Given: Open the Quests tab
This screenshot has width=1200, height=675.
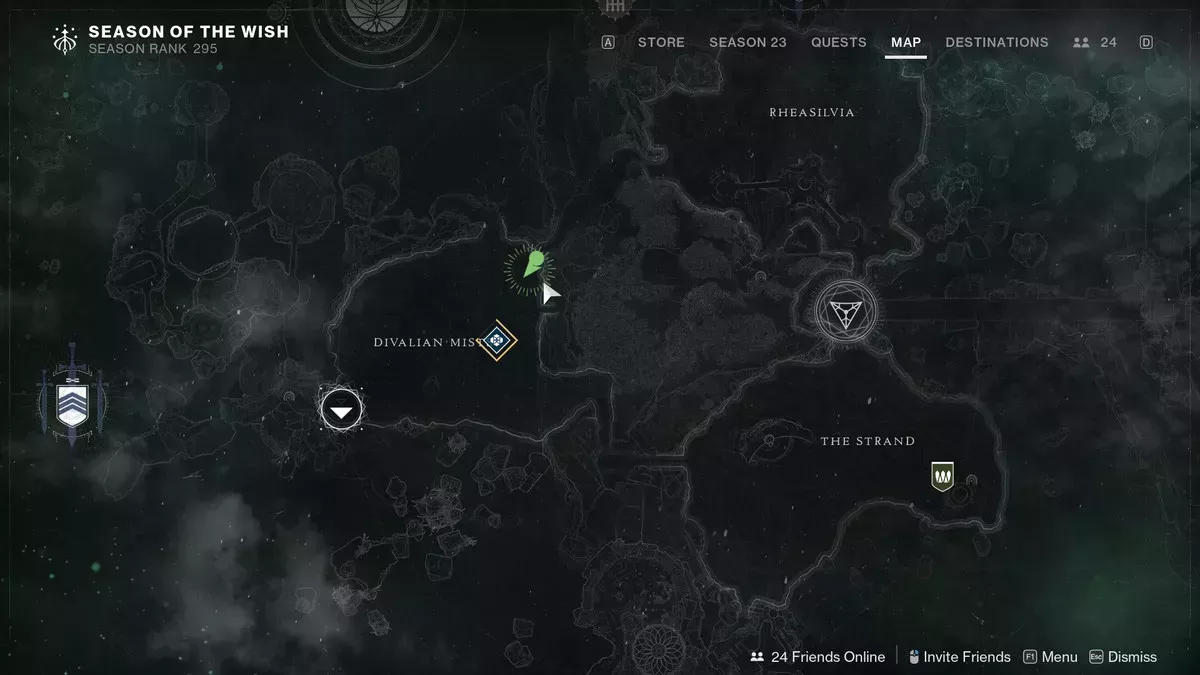Looking at the screenshot, I should 838,42.
